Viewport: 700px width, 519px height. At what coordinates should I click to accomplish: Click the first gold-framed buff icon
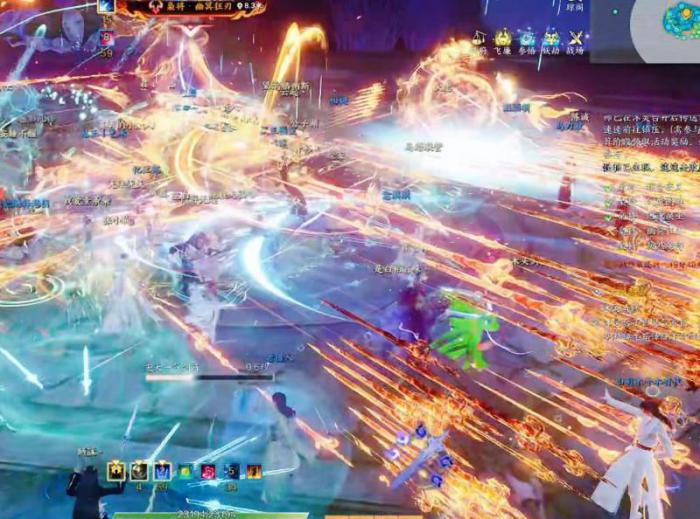point(116,470)
